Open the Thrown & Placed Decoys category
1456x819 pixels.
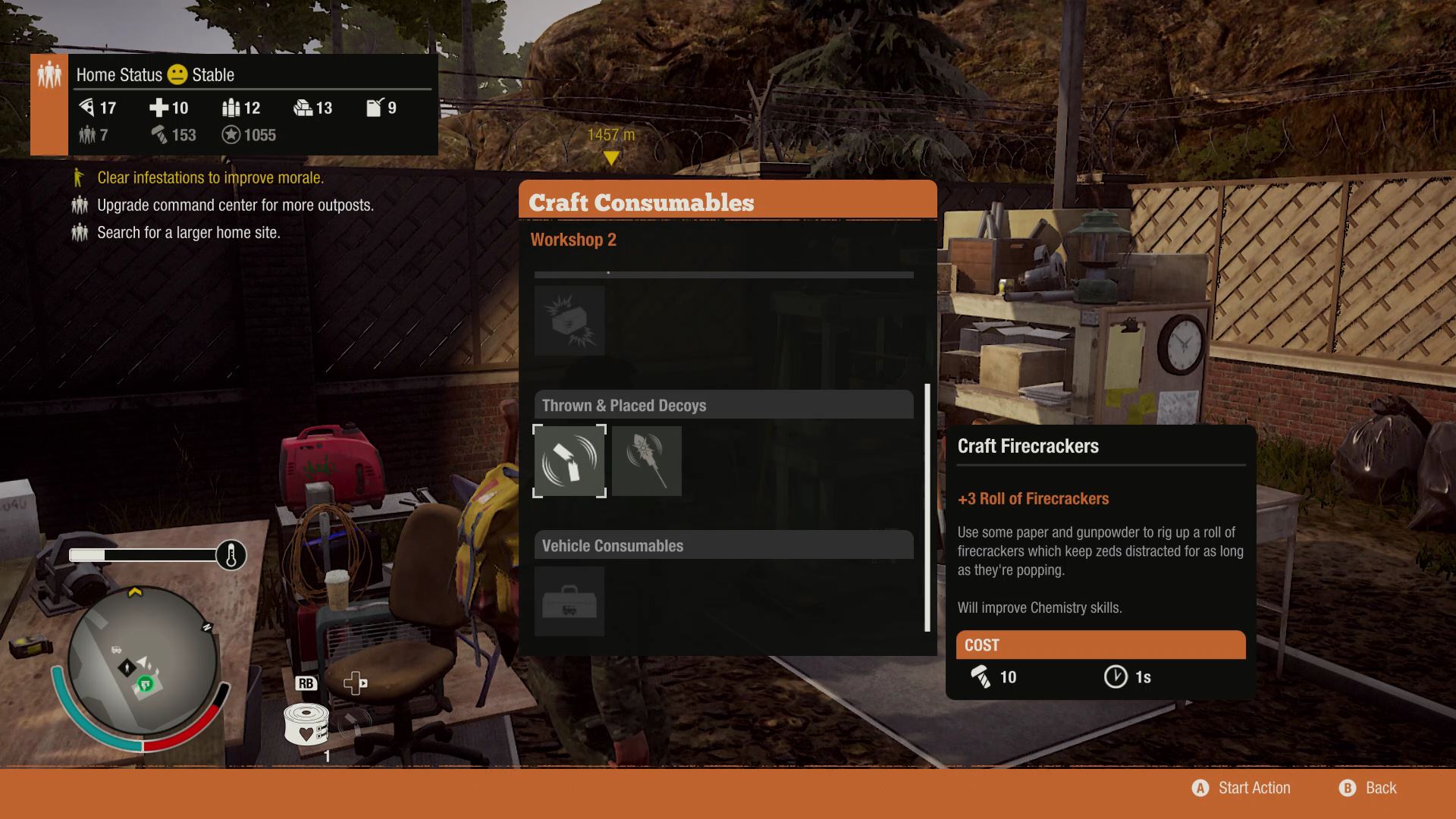coord(723,406)
